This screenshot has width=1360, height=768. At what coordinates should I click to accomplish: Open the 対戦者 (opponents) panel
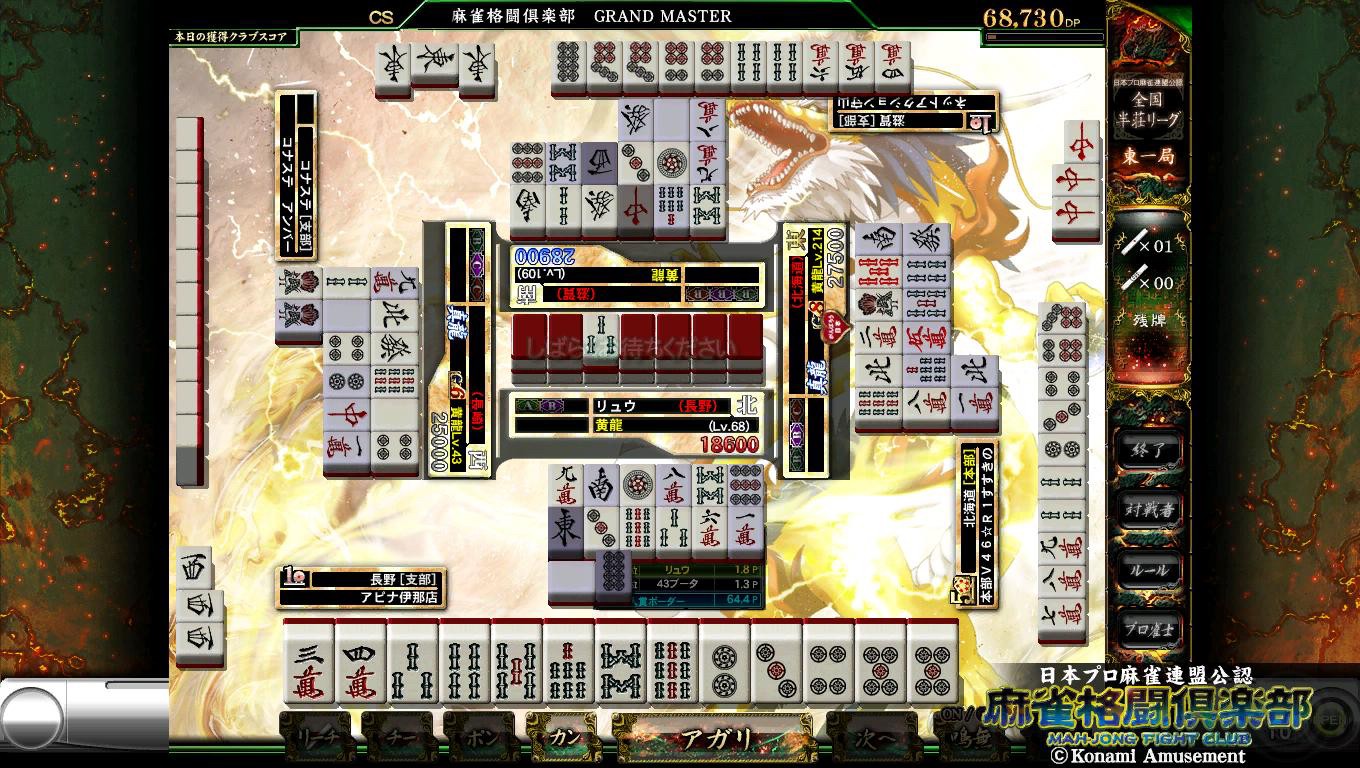[x=1146, y=509]
